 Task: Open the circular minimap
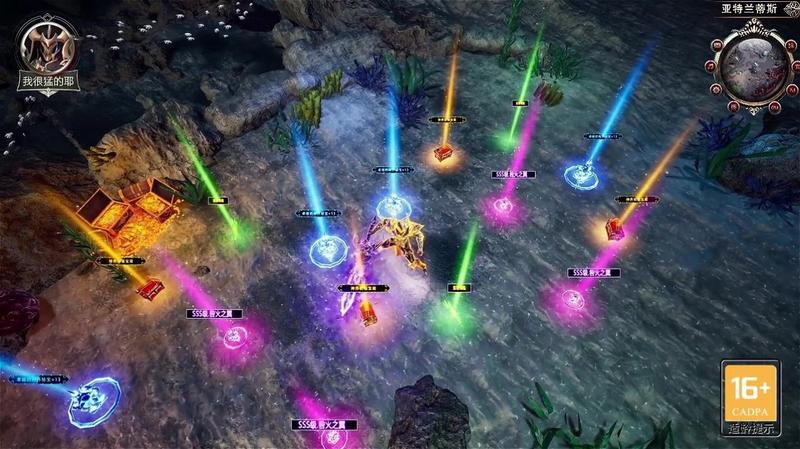pos(752,65)
